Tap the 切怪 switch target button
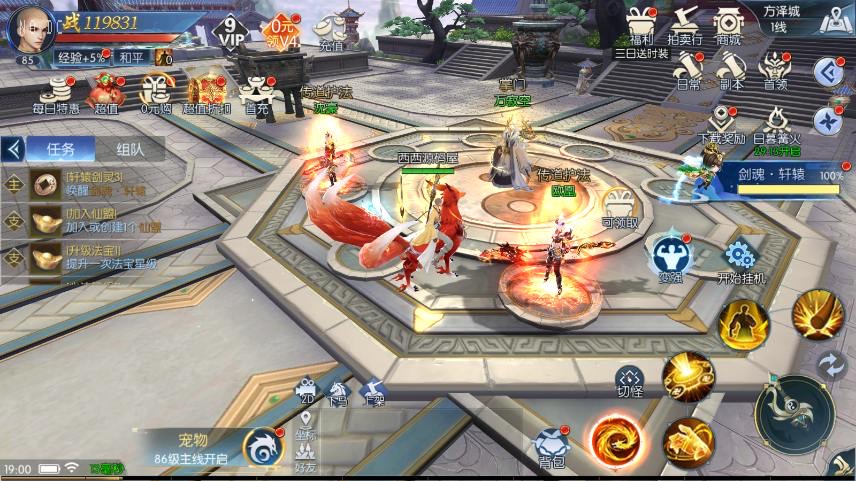 point(629,380)
